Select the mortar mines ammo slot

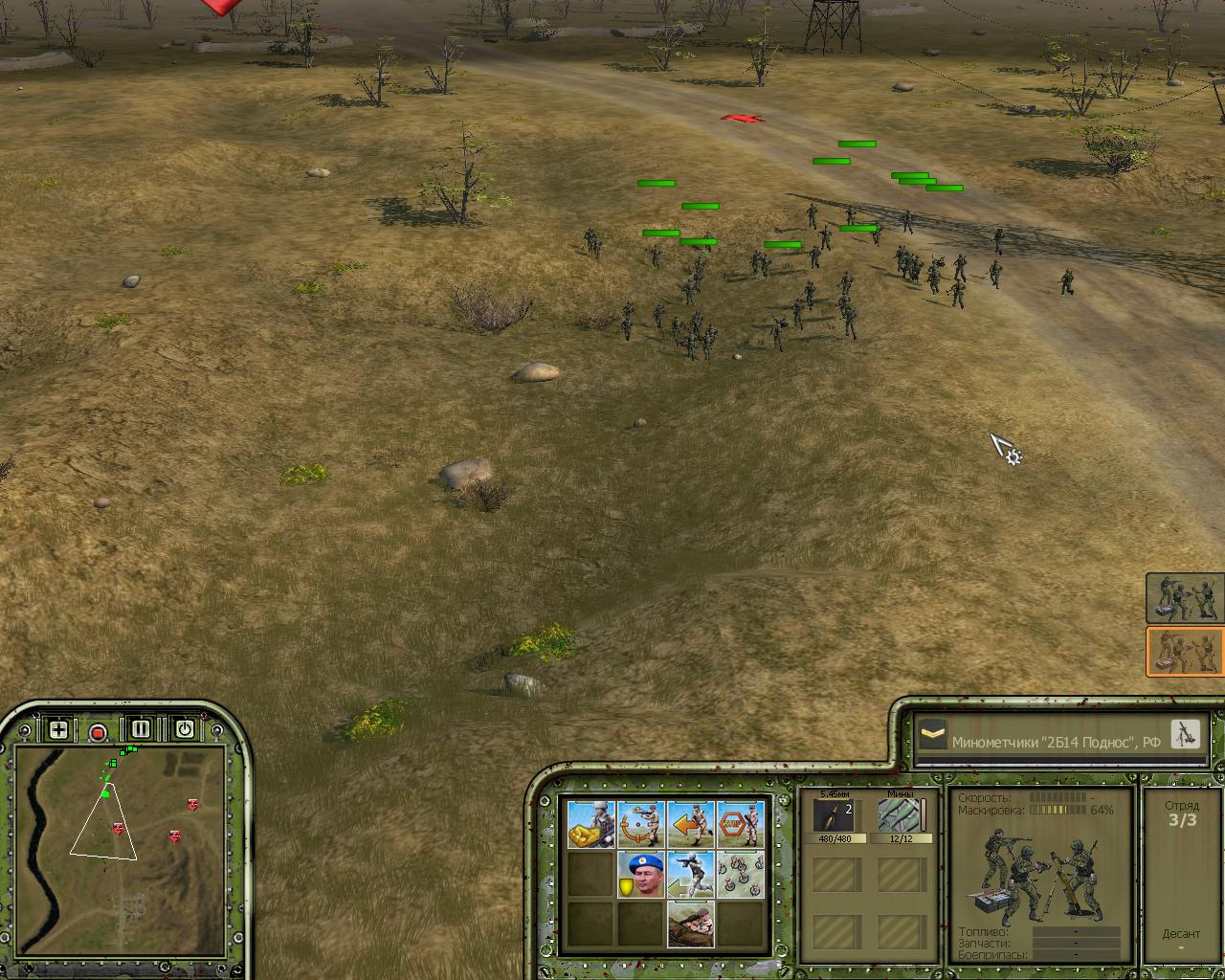901,817
